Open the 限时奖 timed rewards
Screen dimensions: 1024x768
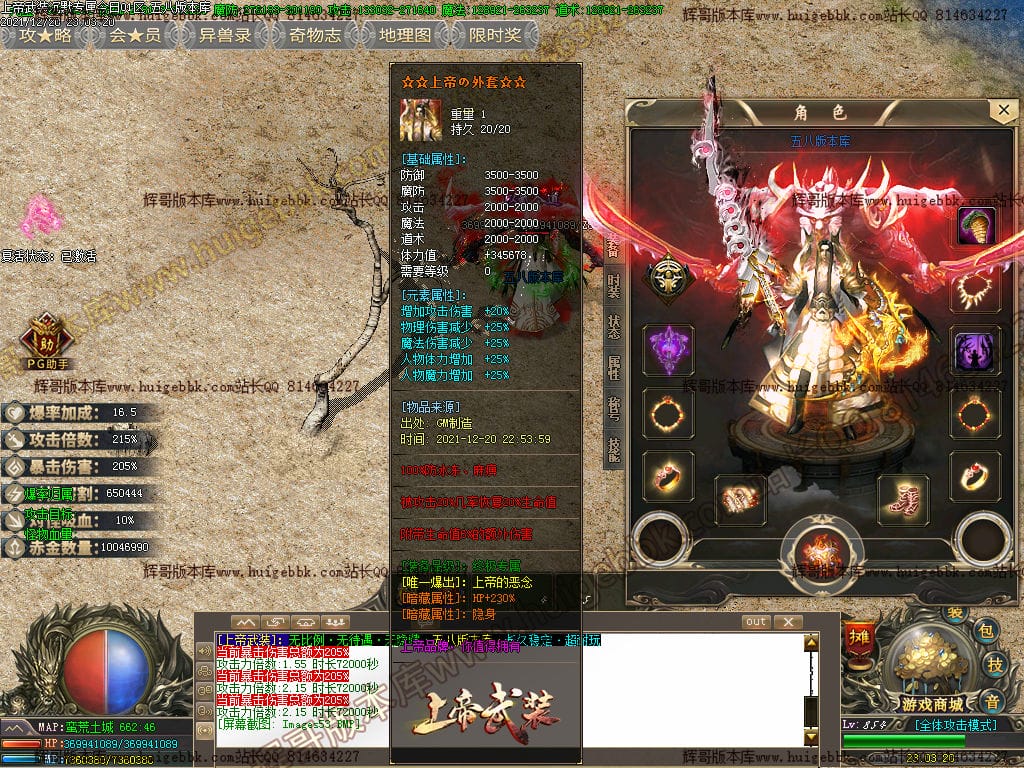494,35
